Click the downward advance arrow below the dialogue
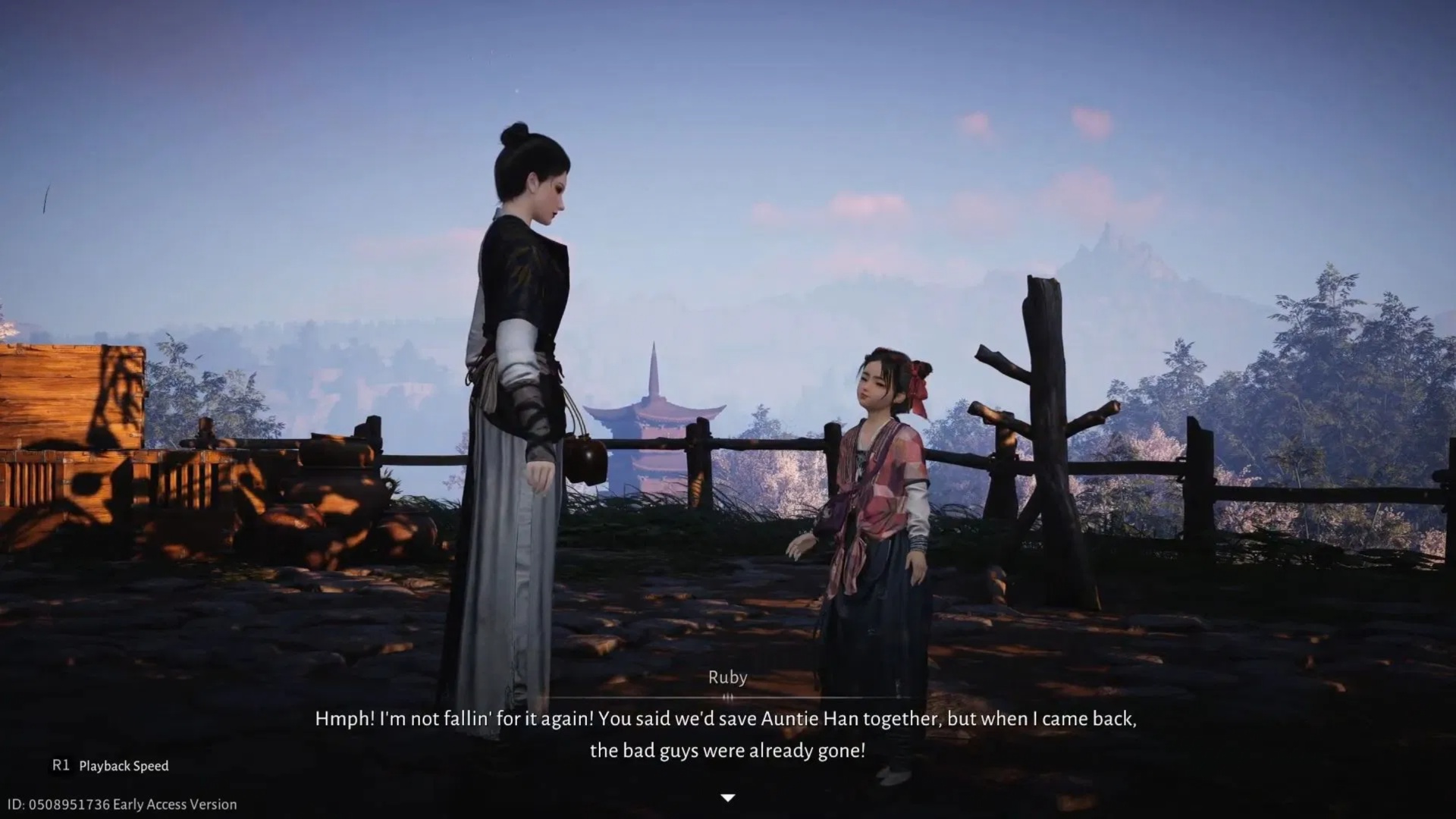1456x819 pixels. tap(727, 798)
